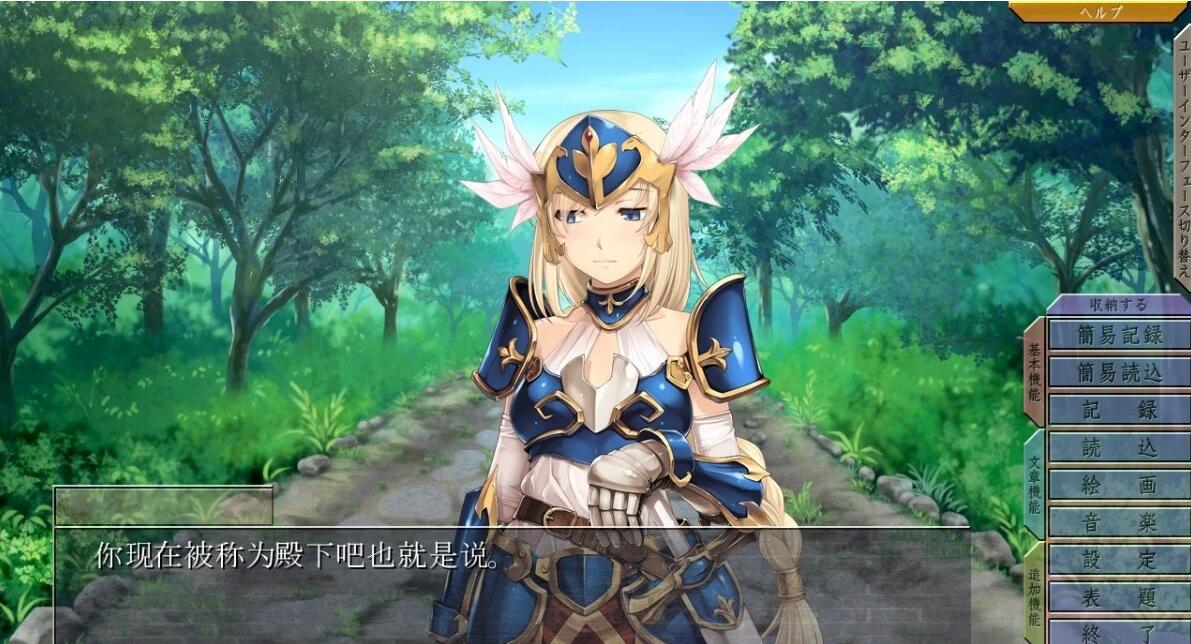Select the 終了 exit entry
1191x644 pixels.
pos(1119,632)
